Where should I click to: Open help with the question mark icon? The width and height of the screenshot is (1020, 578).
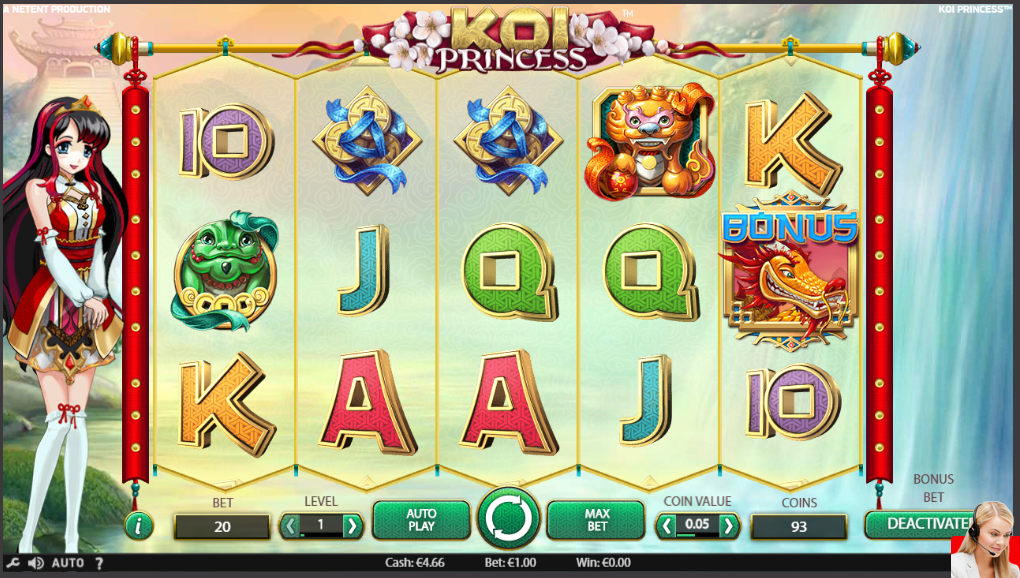coord(98,563)
